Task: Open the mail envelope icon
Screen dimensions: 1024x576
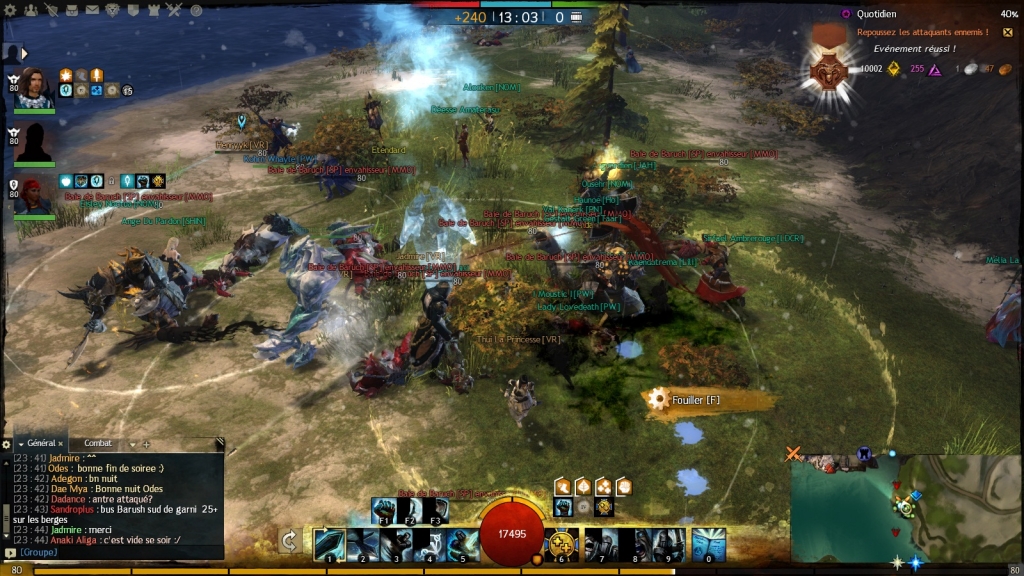Action: click(92, 10)
